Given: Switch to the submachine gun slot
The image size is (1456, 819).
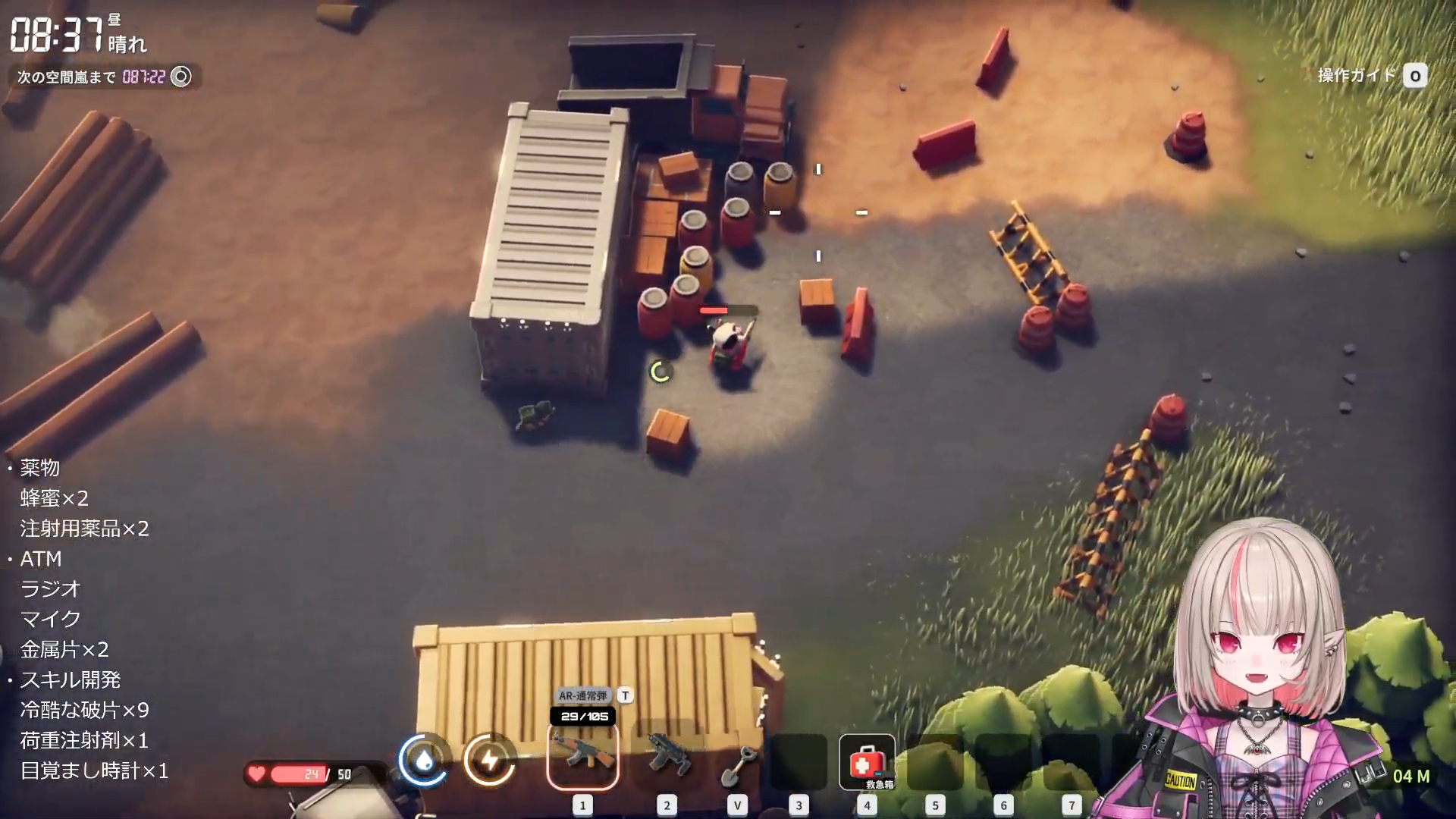Looking at the screenshot, I should (667, 755).
